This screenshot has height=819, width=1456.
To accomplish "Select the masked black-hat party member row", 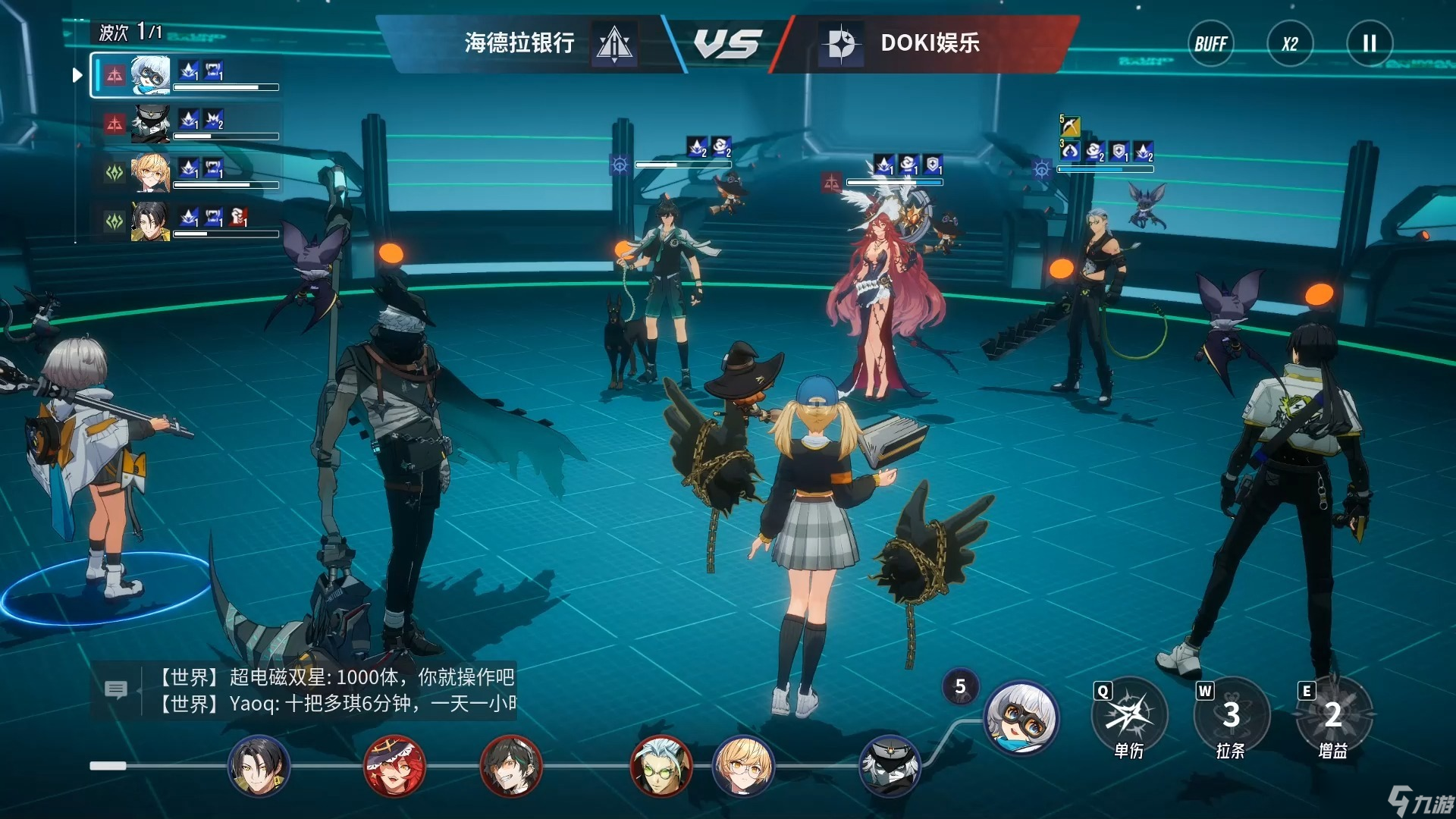I will click(x=186, y=124).
